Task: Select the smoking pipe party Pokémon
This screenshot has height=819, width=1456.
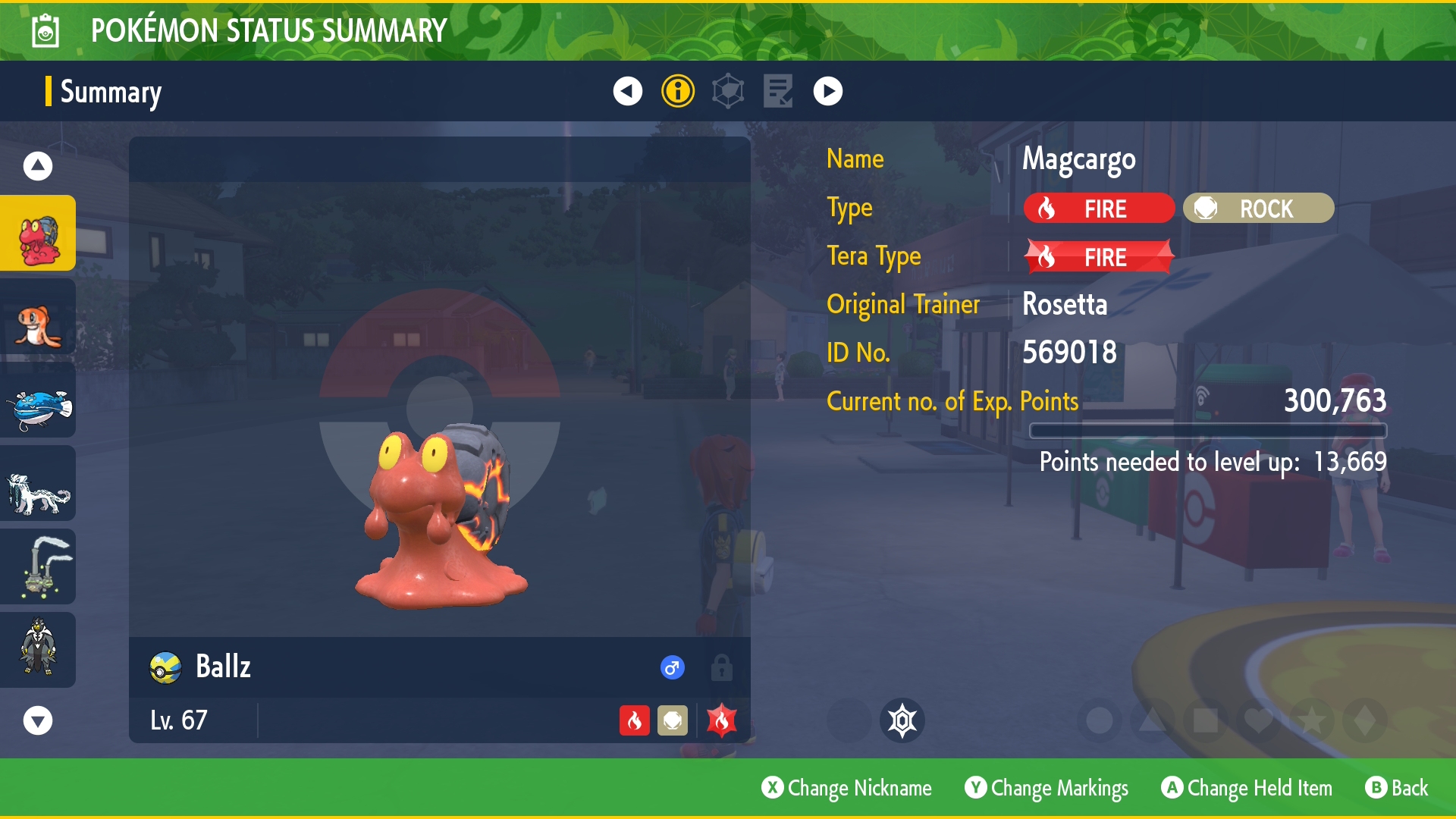Action: click(38, 567)
